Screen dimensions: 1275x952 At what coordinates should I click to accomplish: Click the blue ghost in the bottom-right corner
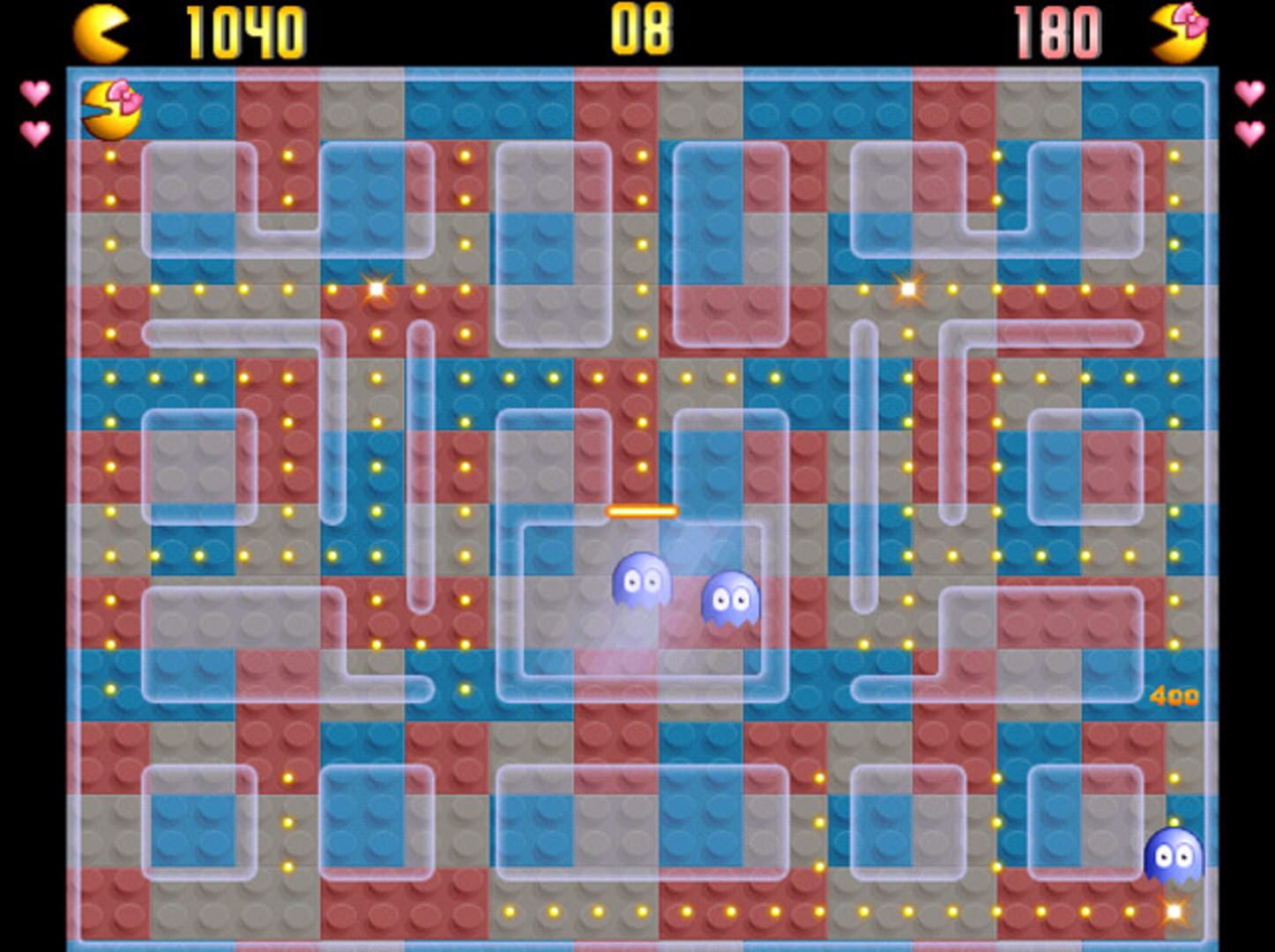coord(1172,857)
